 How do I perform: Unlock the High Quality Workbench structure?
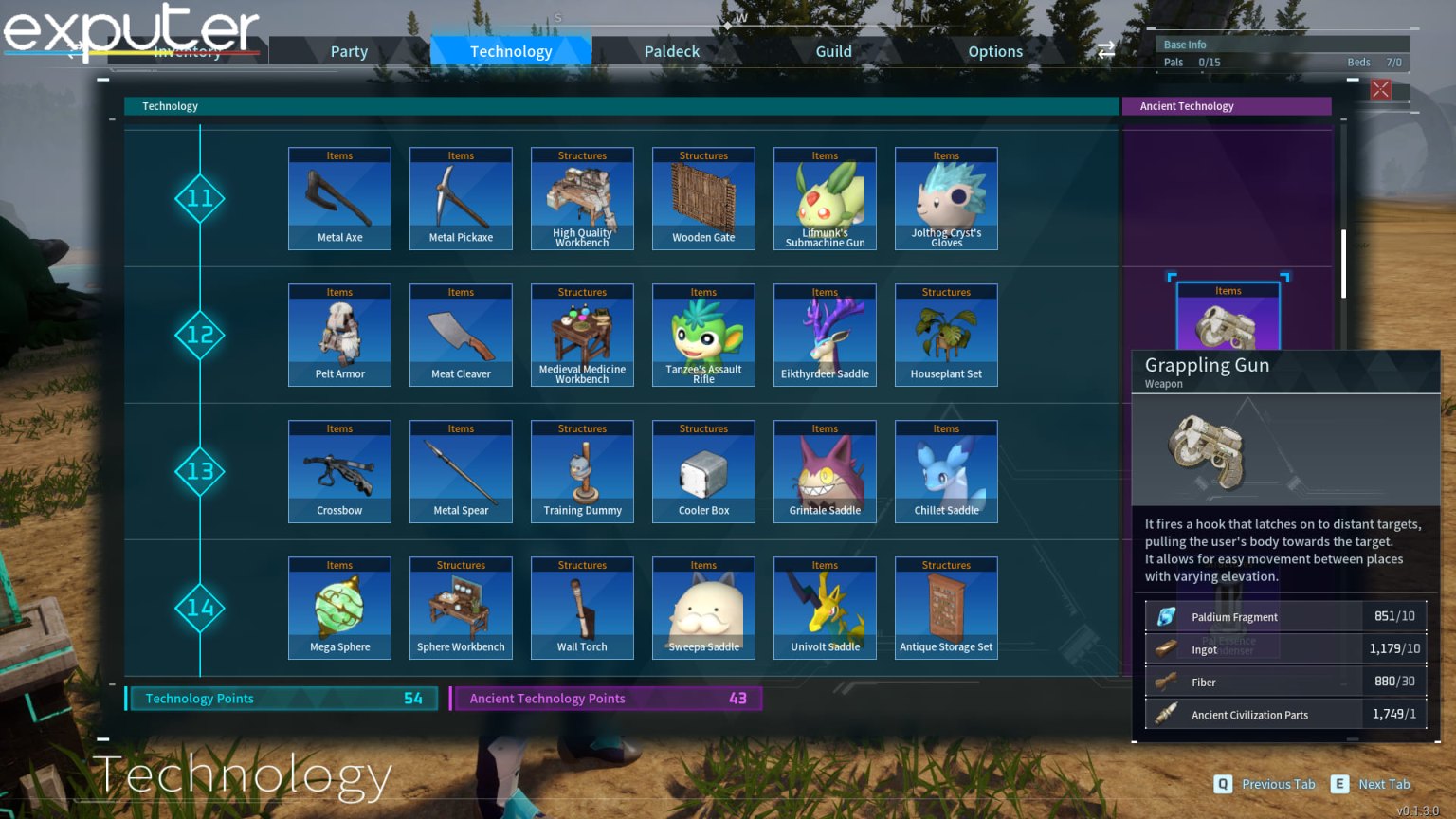click(582, 198)
